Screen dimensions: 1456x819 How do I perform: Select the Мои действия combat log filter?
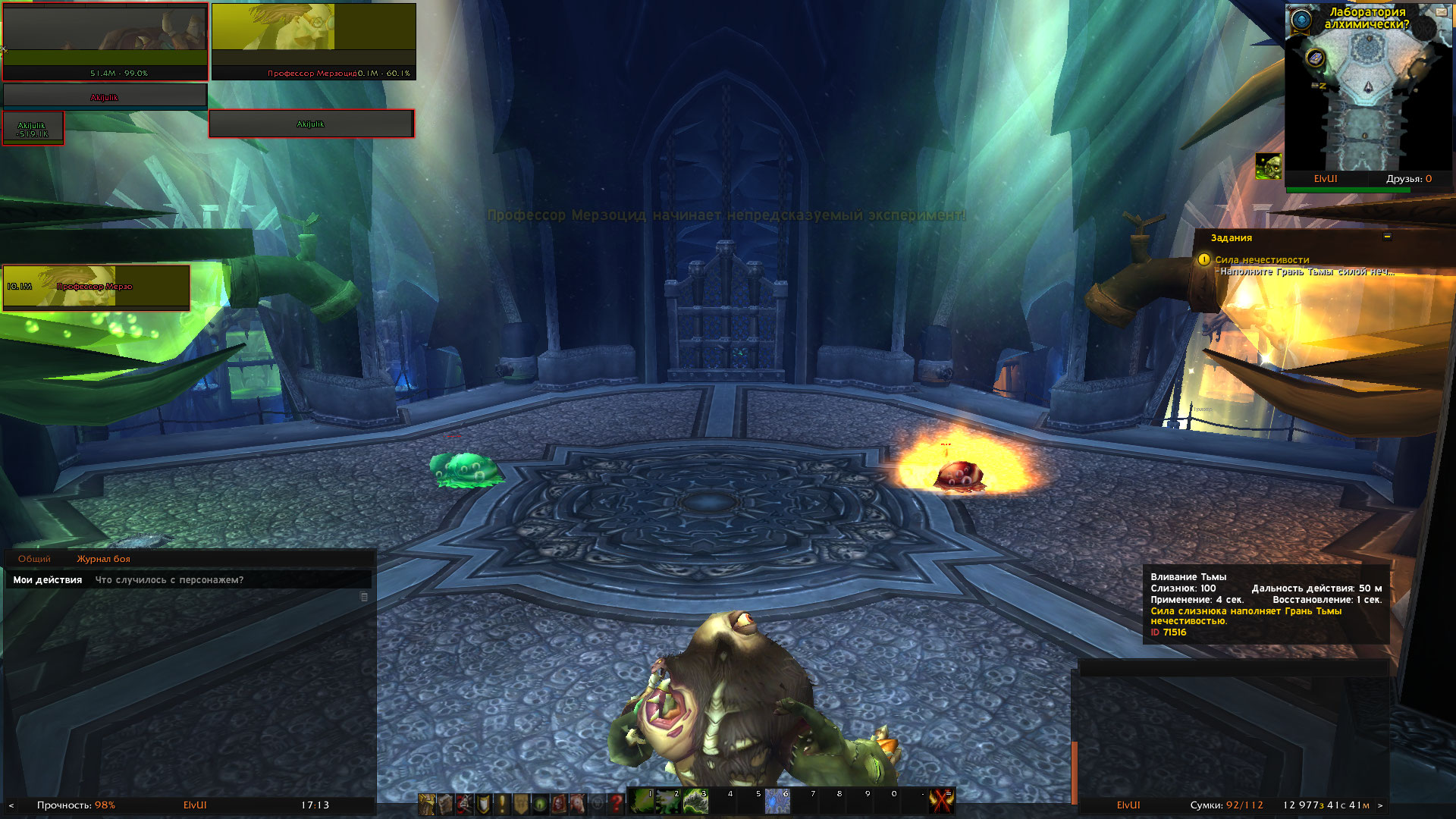click(48, 580)
